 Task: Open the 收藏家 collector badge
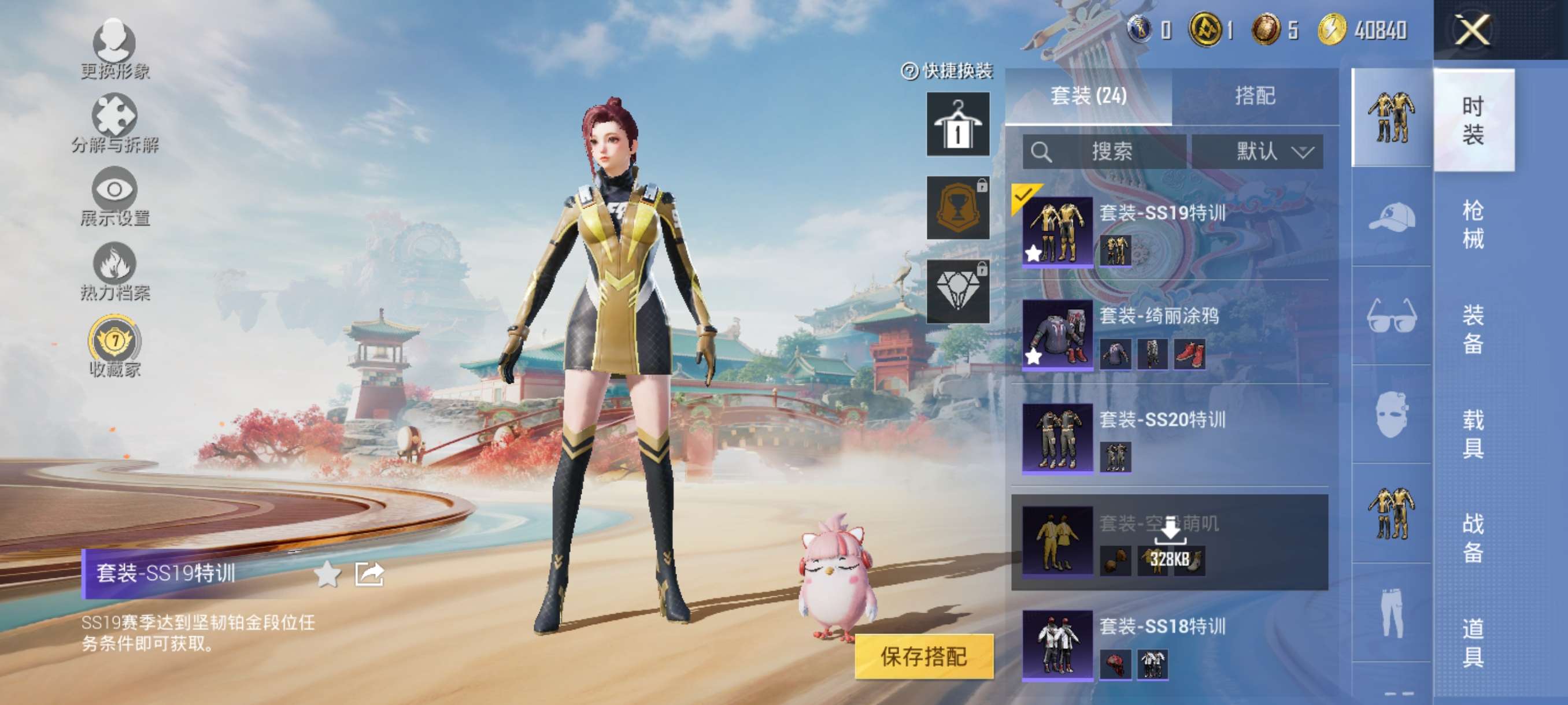click(114, 345)
